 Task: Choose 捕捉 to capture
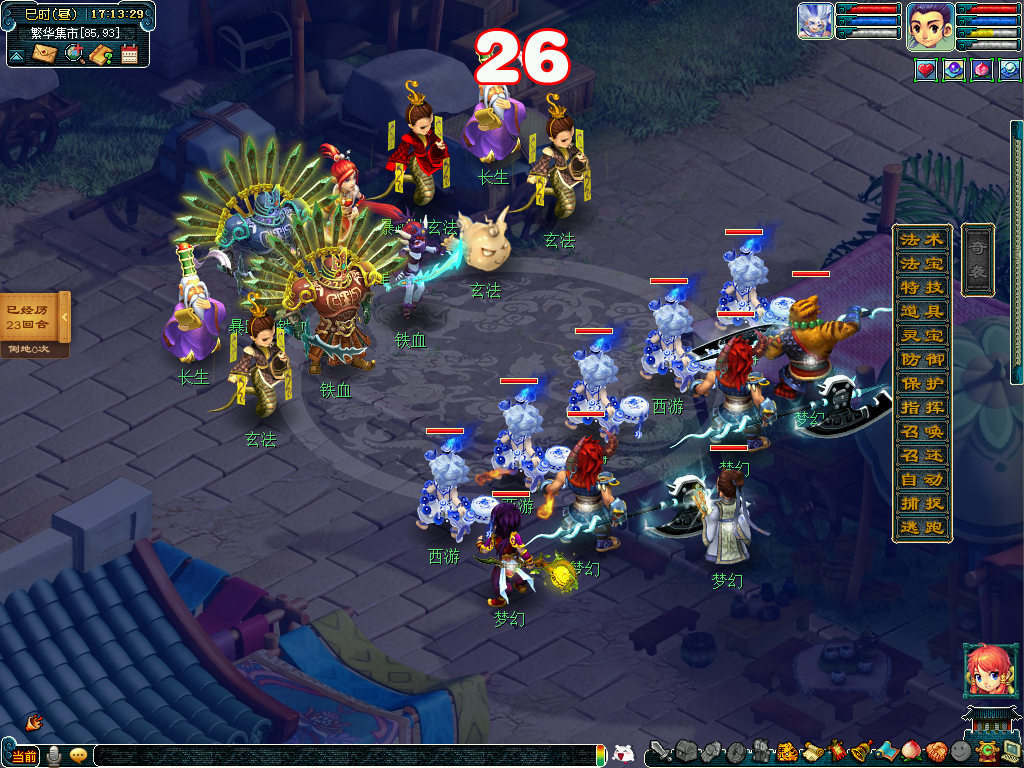point(921,504)
